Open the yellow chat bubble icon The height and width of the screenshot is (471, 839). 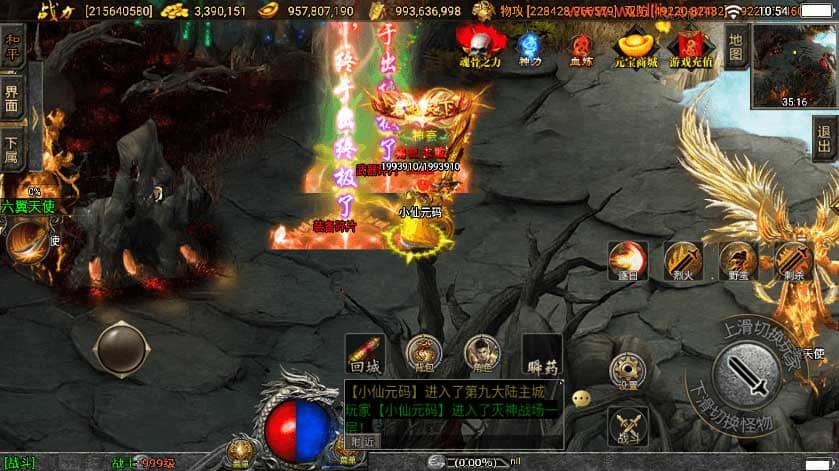[581, 398]
